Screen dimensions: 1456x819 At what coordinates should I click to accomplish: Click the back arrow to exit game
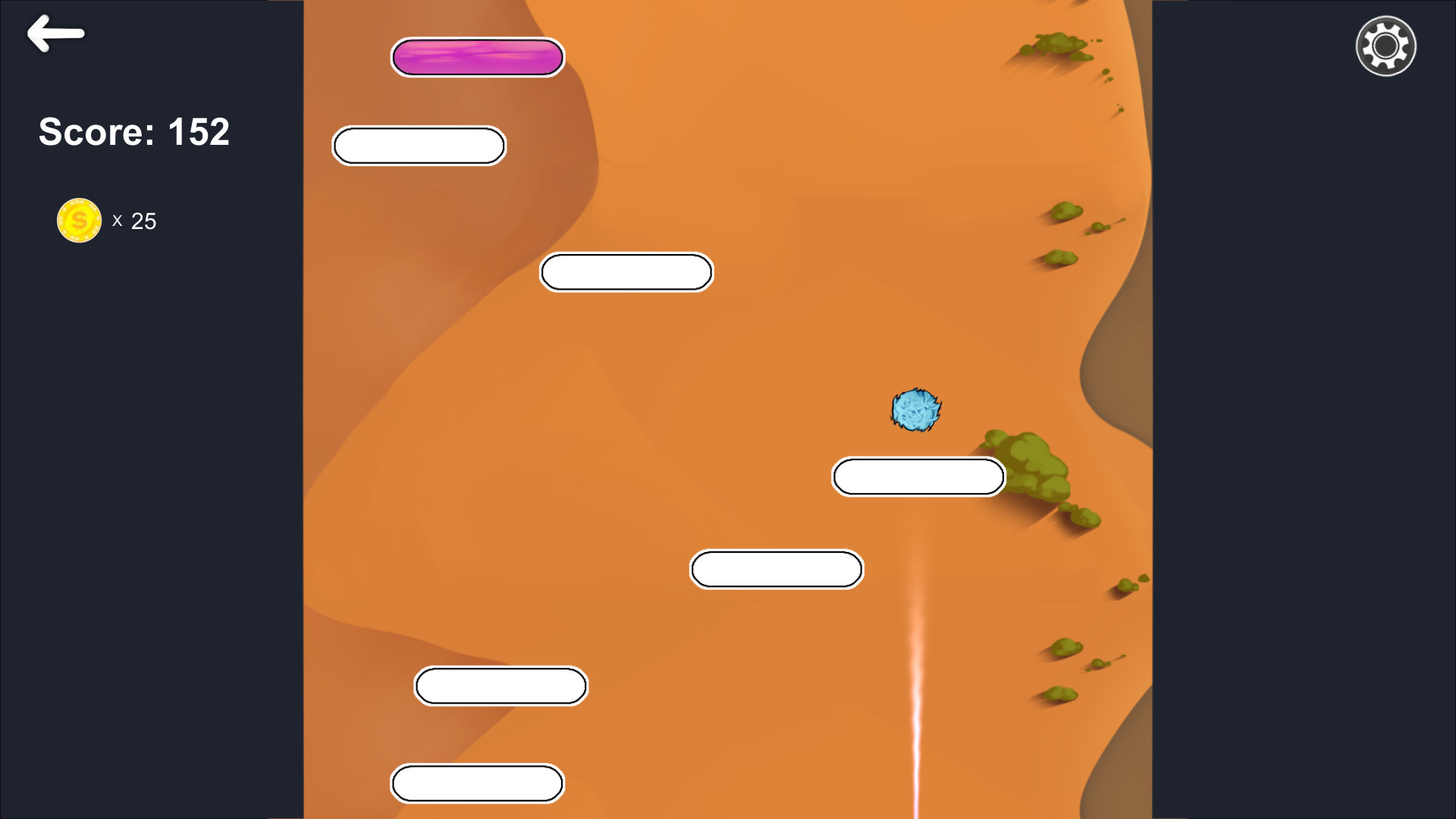coord(55,33)
